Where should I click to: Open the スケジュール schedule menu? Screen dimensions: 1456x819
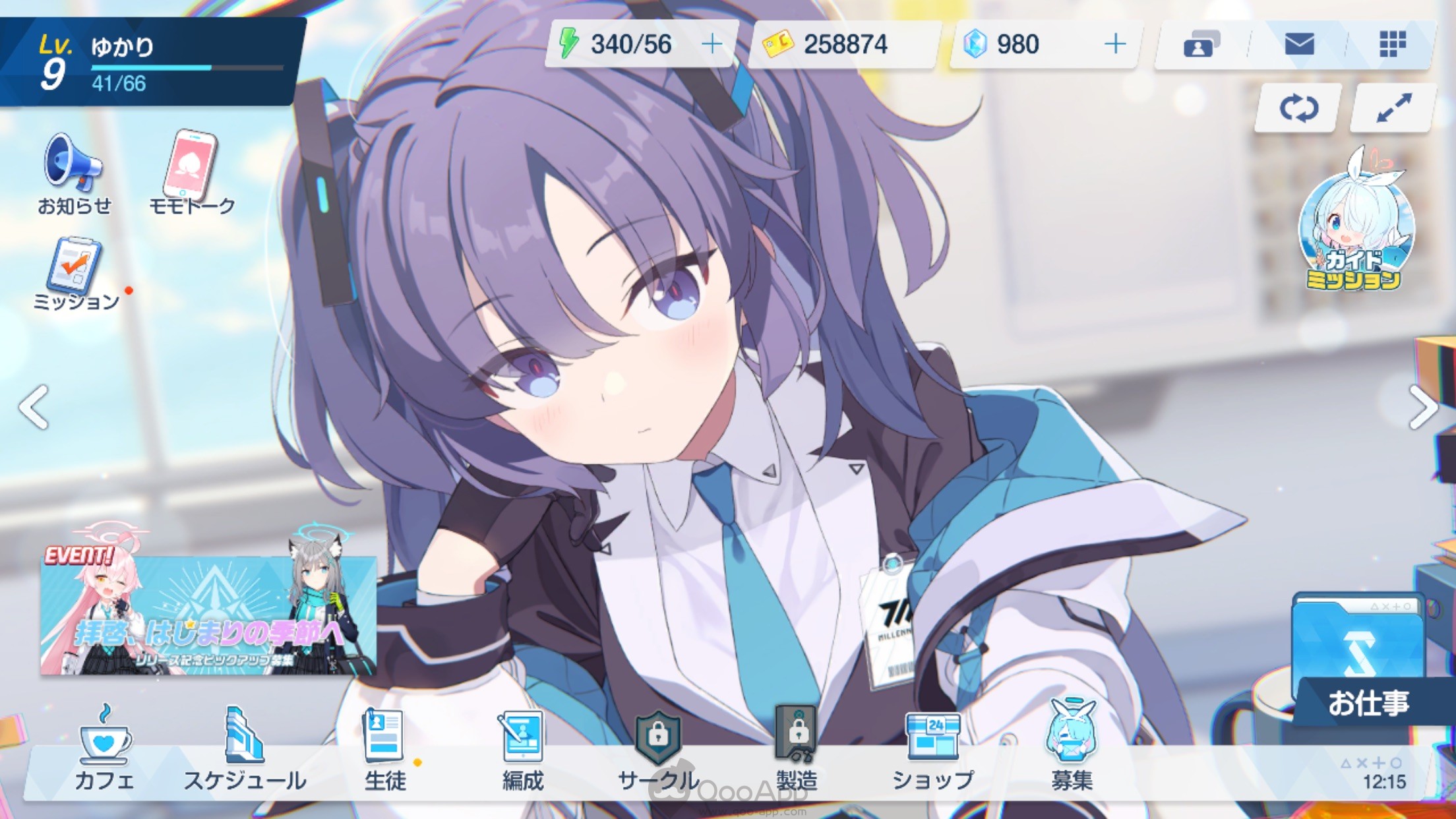[x=245, y=752]
